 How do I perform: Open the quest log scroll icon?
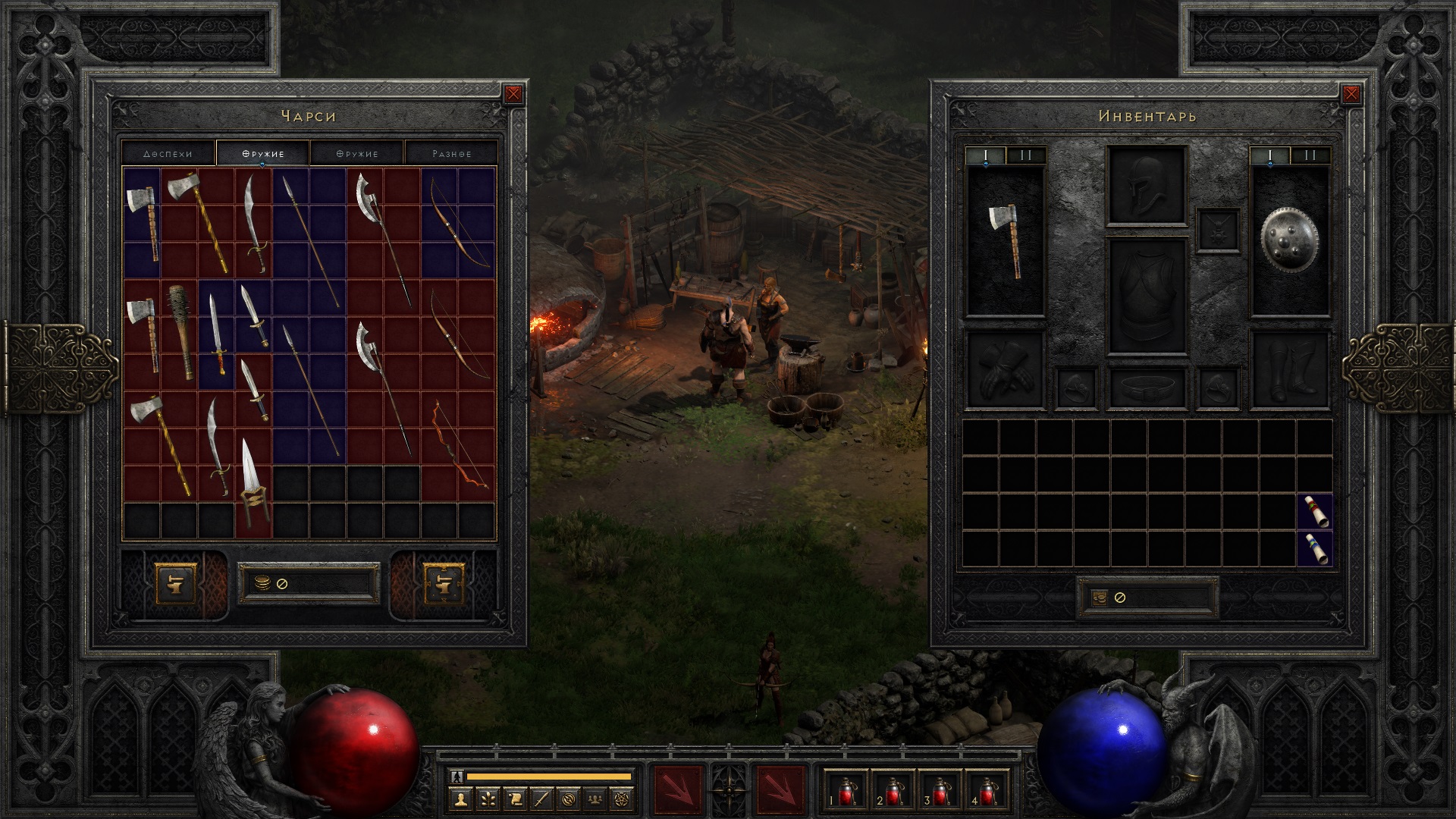pyautogui.click(x=515, y=798)
